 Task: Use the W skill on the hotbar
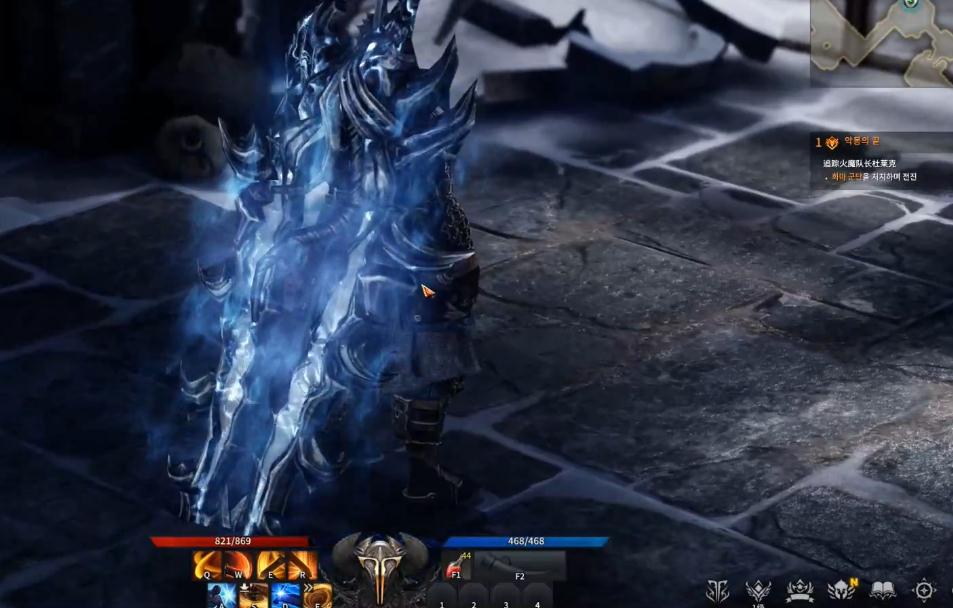pos(238,566)
